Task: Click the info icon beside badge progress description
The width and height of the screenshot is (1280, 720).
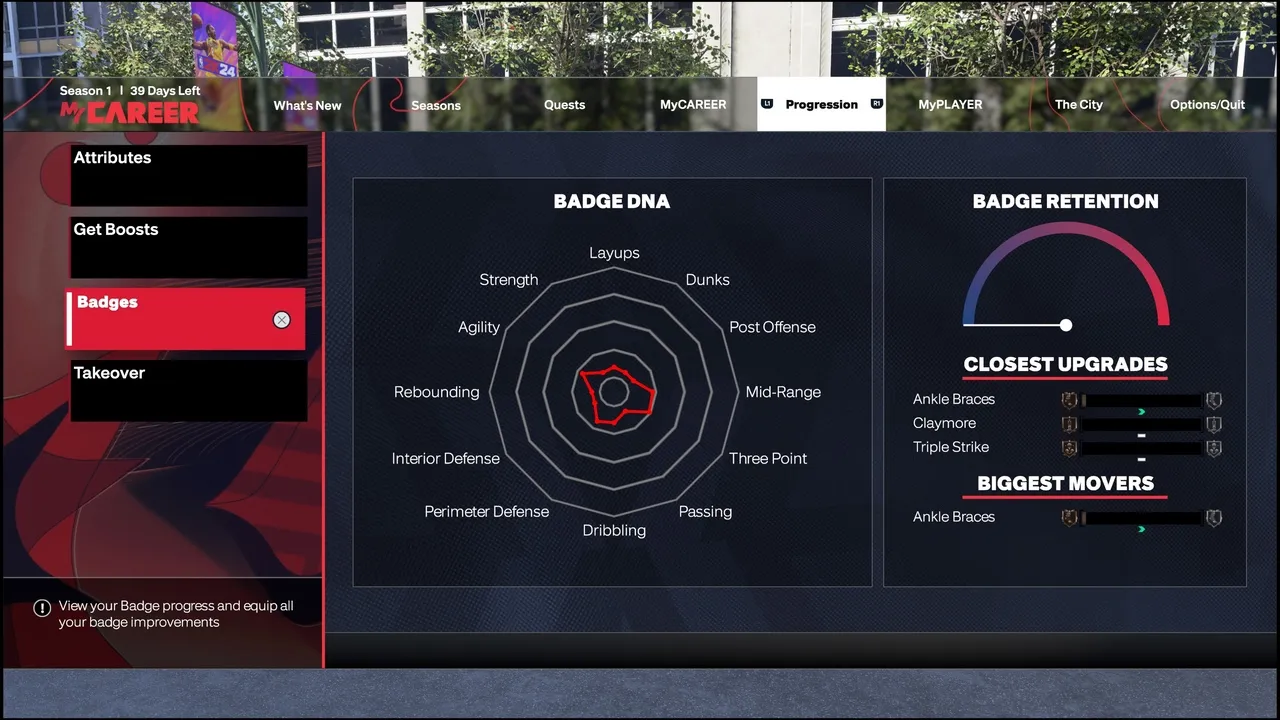Action: pos(41,607)
